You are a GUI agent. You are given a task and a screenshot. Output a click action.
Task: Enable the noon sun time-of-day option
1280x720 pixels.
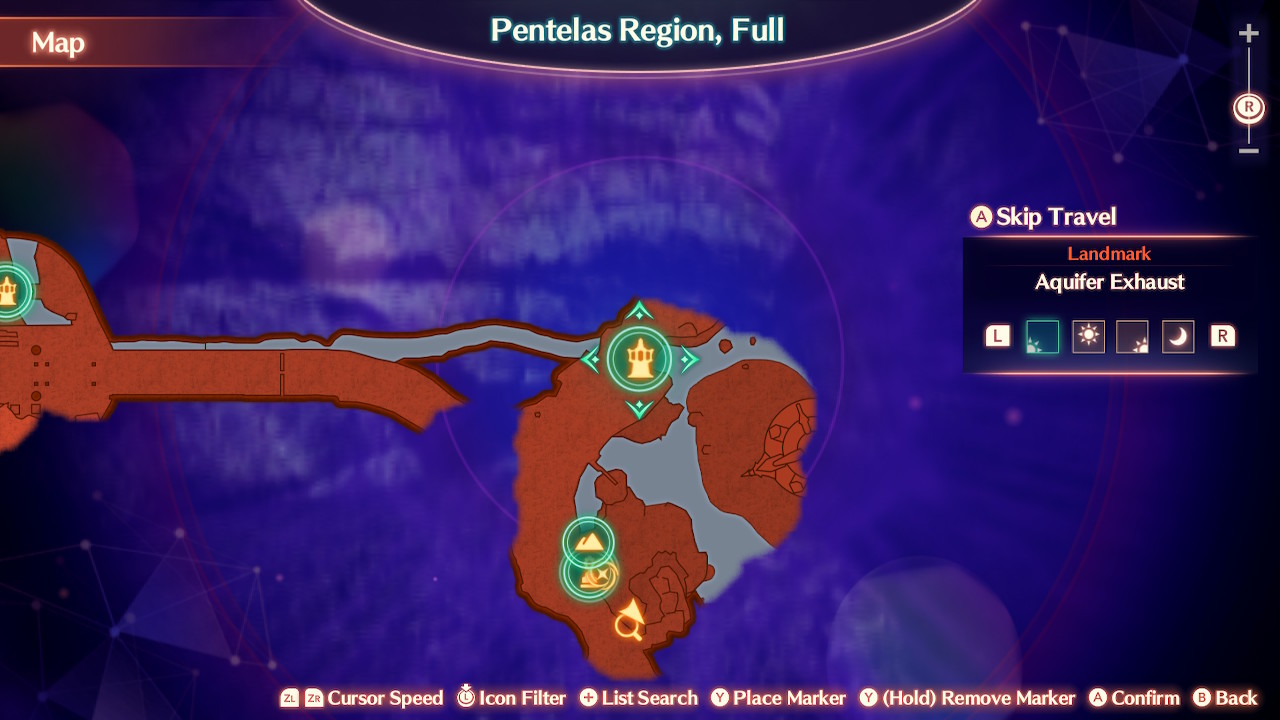[x=1088, y=336]
